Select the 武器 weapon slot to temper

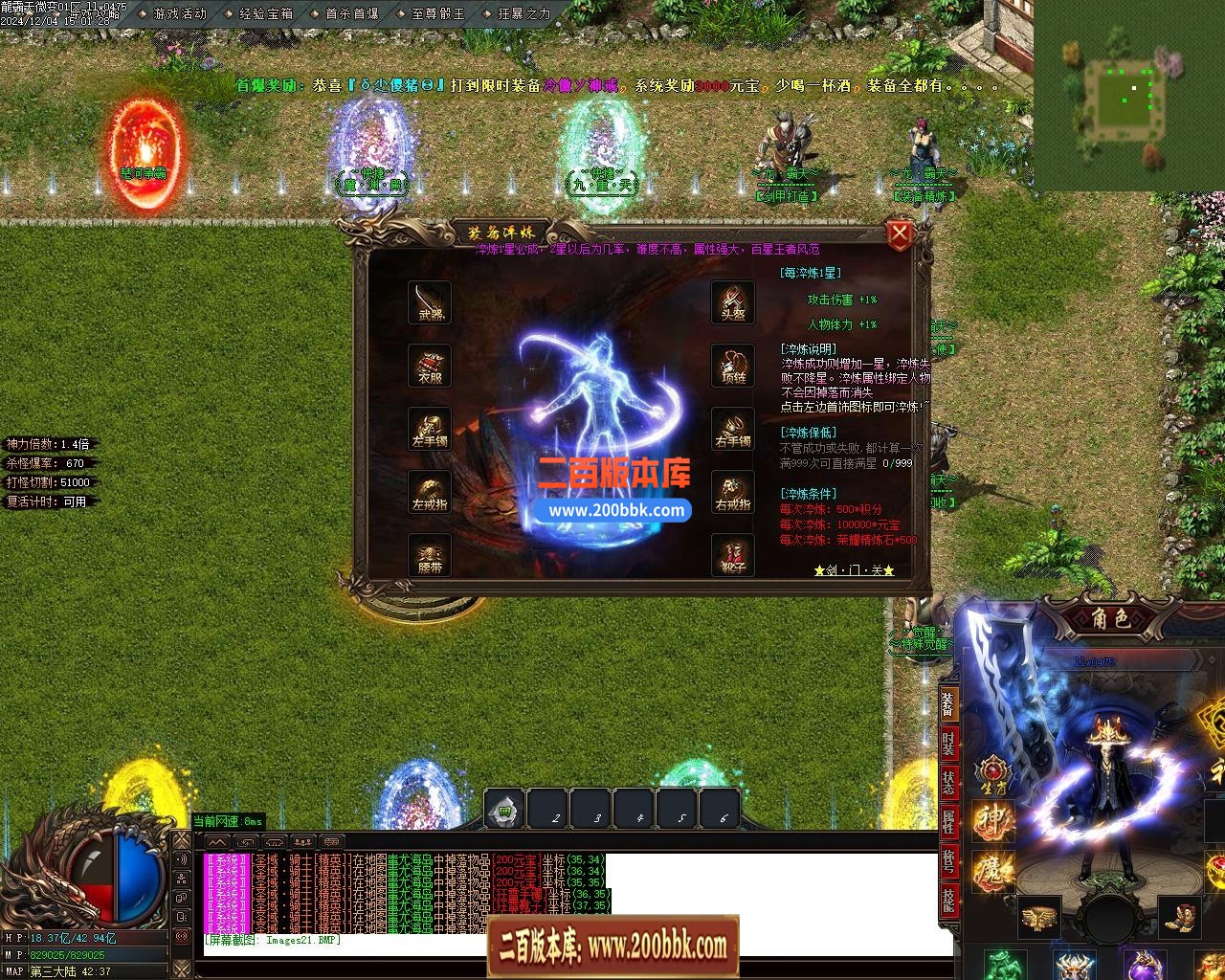click(430, 301)
